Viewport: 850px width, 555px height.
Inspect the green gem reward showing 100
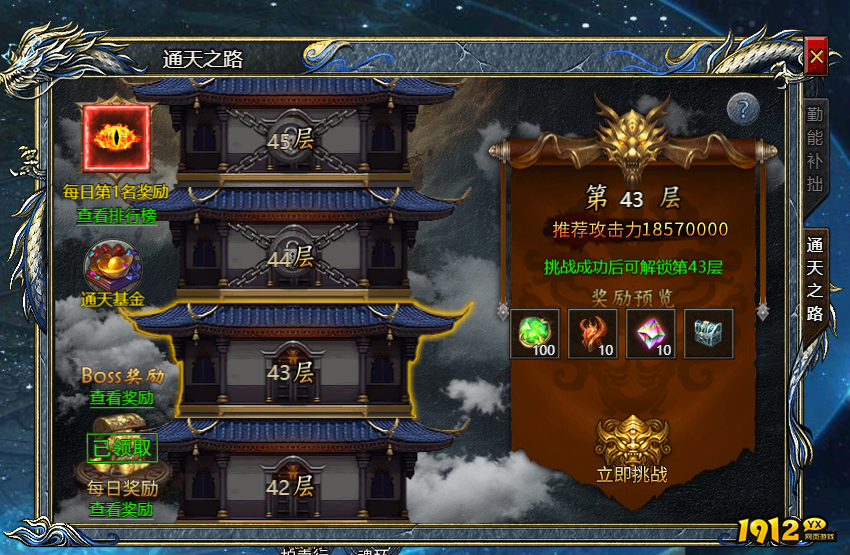click(534, 333)
